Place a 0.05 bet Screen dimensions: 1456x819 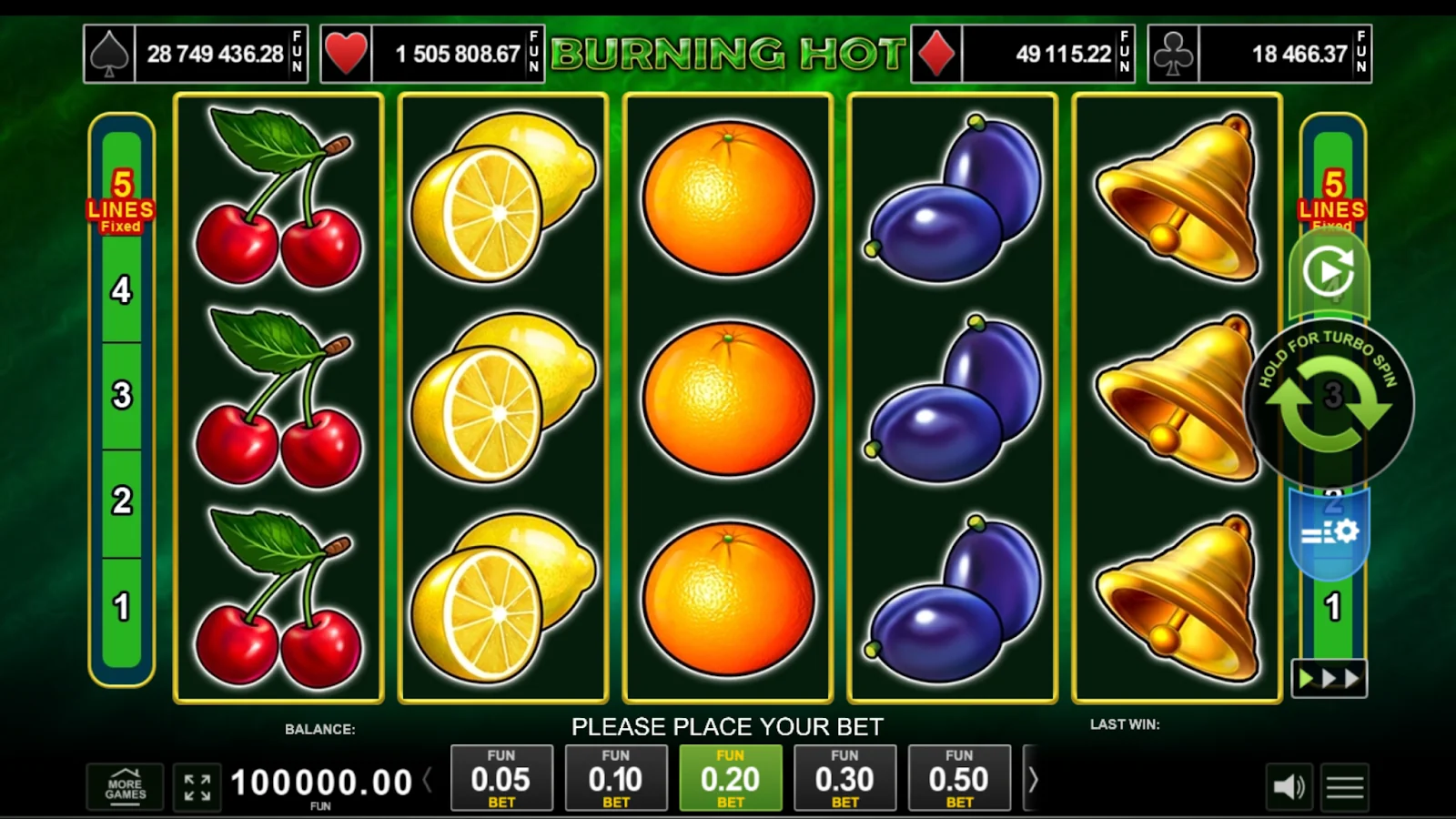[501, 778]
